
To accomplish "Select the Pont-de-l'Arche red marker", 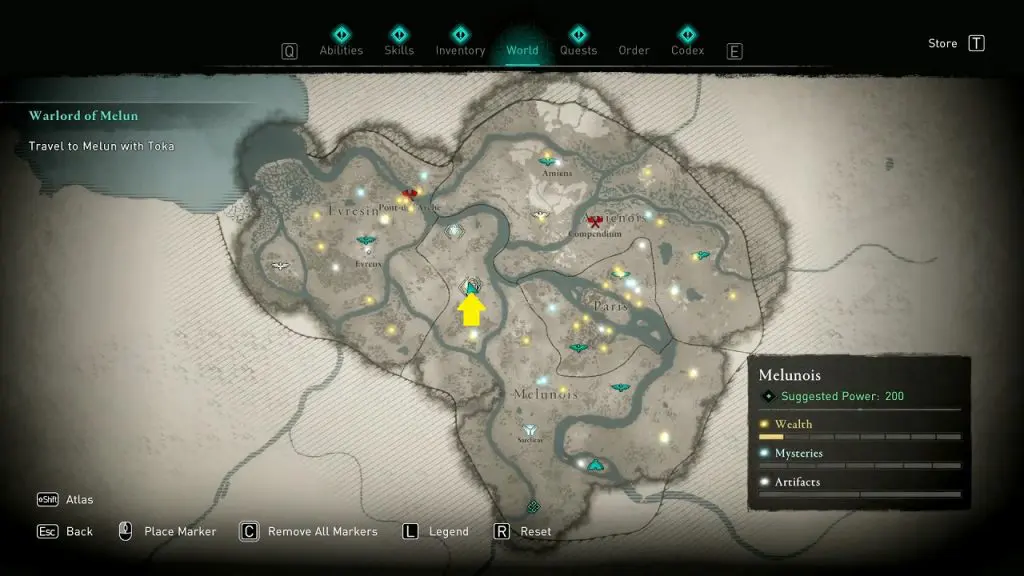I will 408,194.
